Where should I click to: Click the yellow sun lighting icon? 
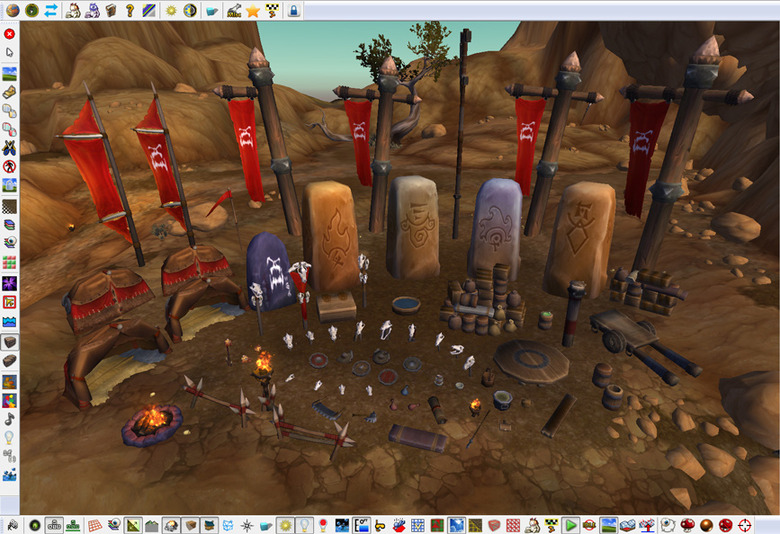point(171,10)
